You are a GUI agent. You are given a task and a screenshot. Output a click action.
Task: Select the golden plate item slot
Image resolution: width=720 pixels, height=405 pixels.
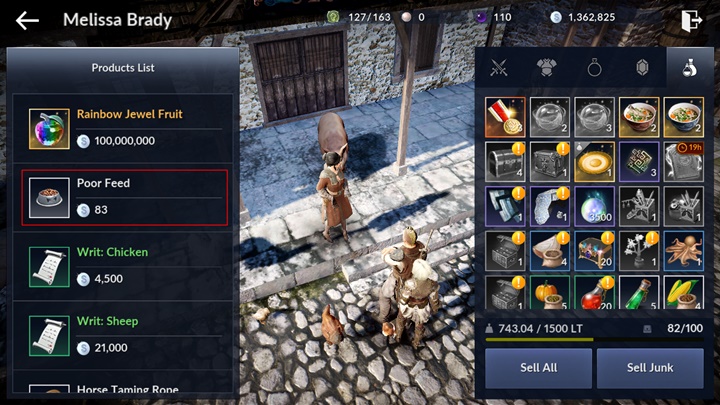(x=594, y=161)
